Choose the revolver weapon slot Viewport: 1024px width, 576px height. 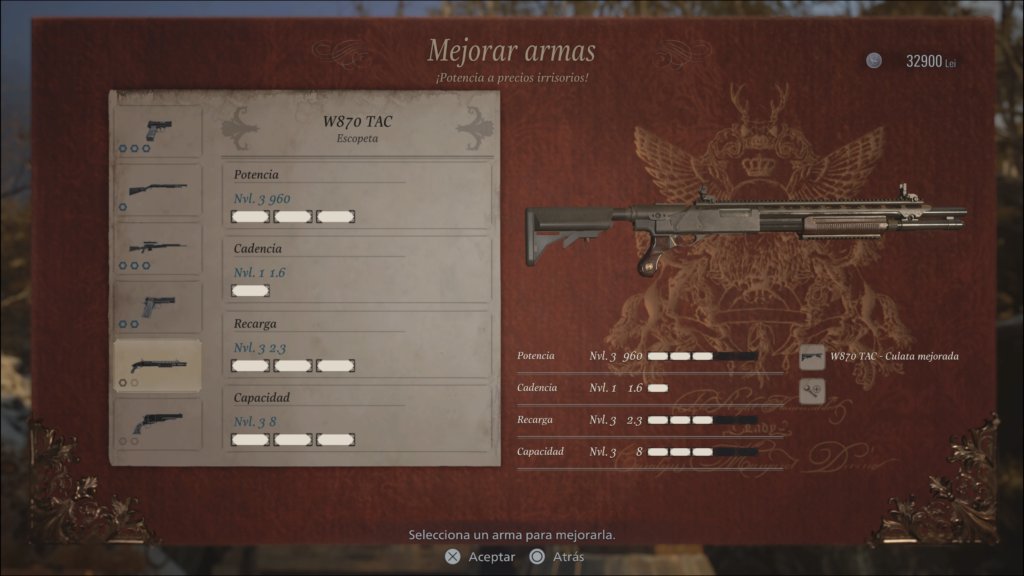[157, 424]
